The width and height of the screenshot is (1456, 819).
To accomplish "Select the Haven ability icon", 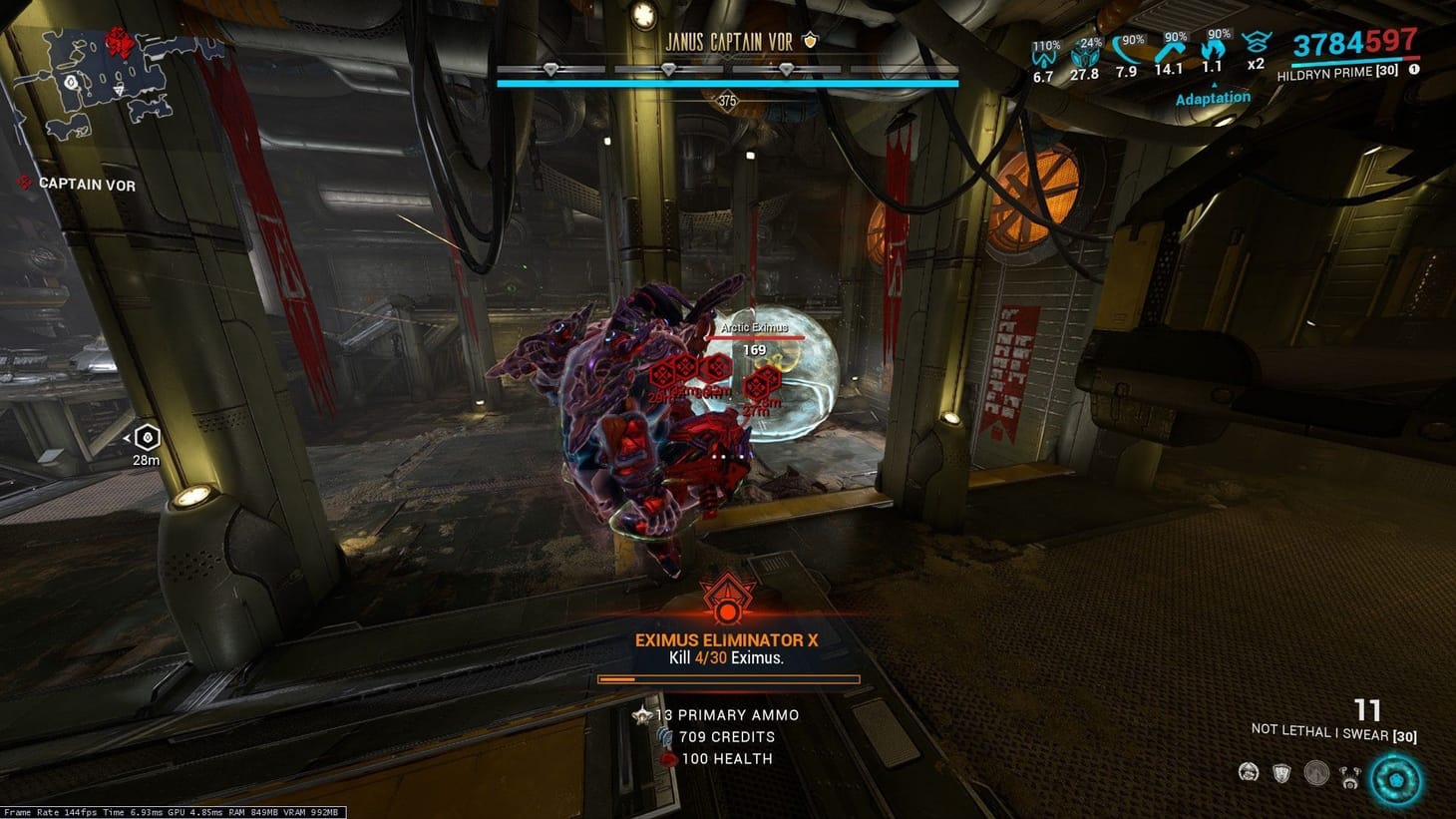I will [x=1316, y=771].
